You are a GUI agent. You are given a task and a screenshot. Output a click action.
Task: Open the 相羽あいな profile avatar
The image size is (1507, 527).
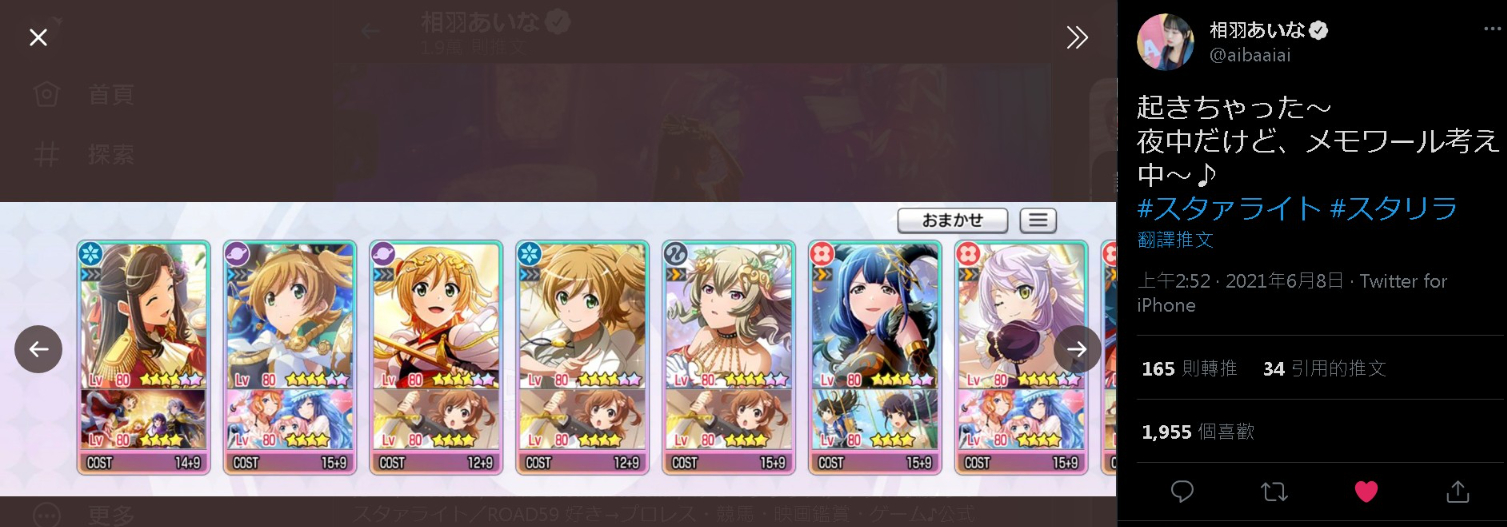[1166, 42]
